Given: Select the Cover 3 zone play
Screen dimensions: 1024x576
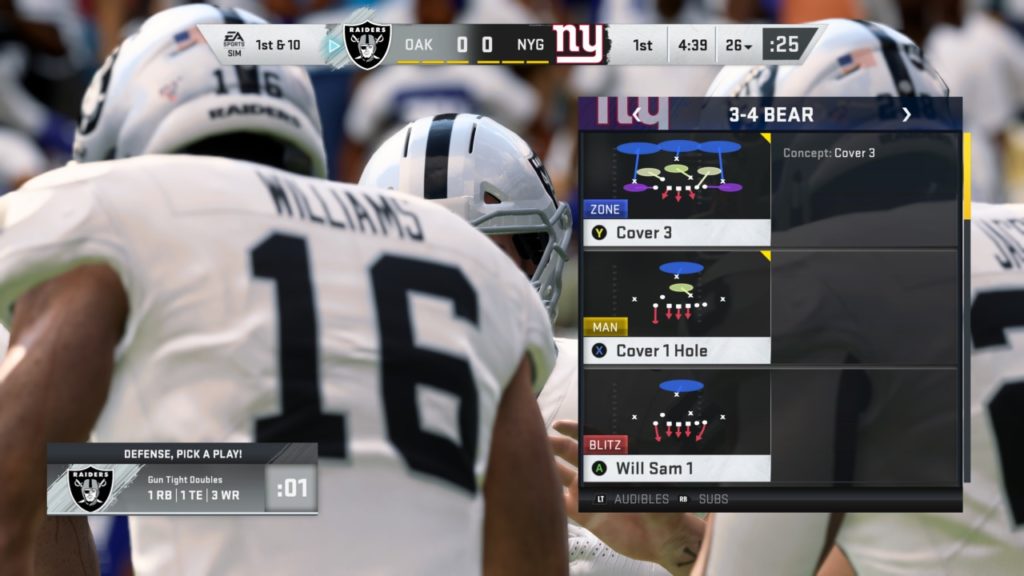Looking at the screenshot, I should [677, 190].
